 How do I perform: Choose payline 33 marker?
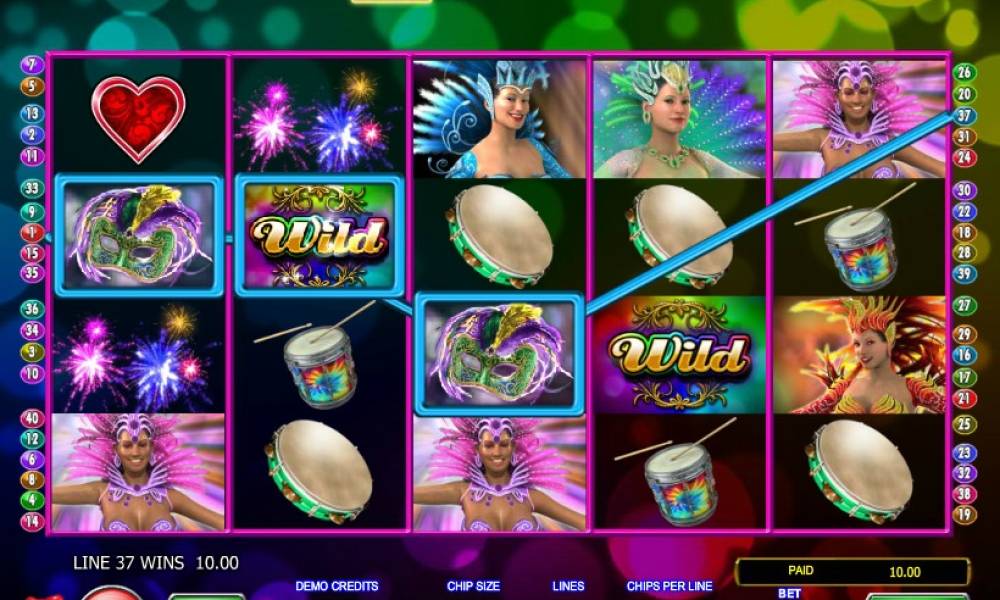(x=32, y=188)
